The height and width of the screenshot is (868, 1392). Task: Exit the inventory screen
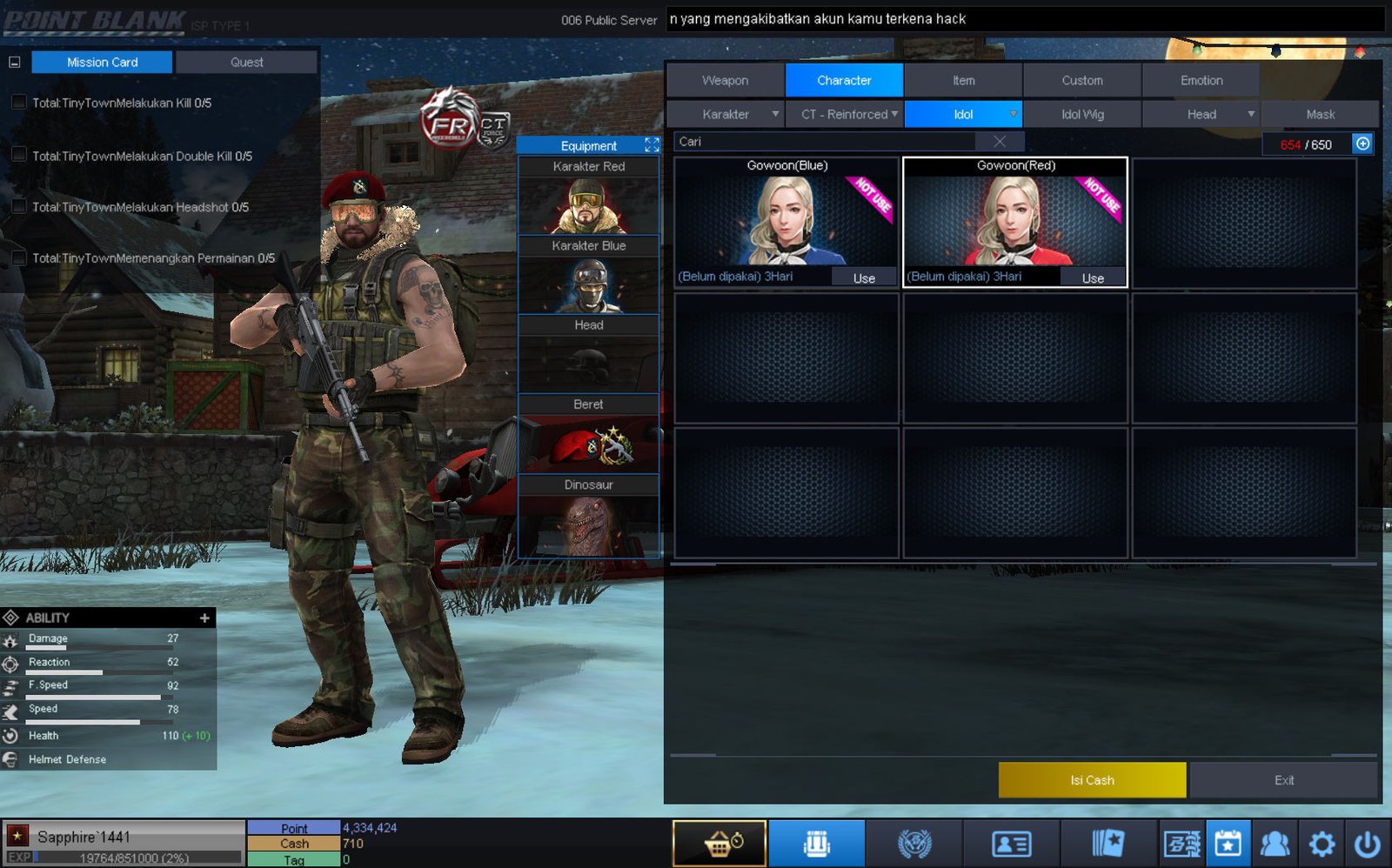[x=1283, y=780]
